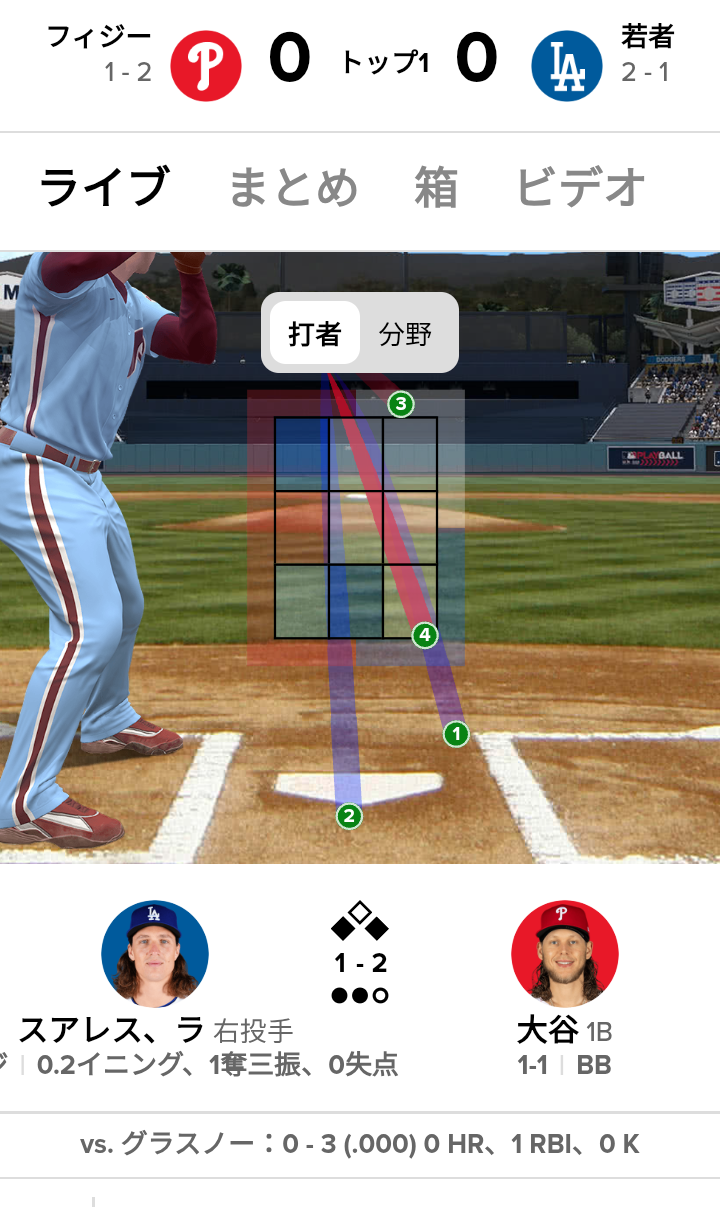
Task: Switch to the 分野 field view
Action: pyautogui.click(x=405, y=334)
